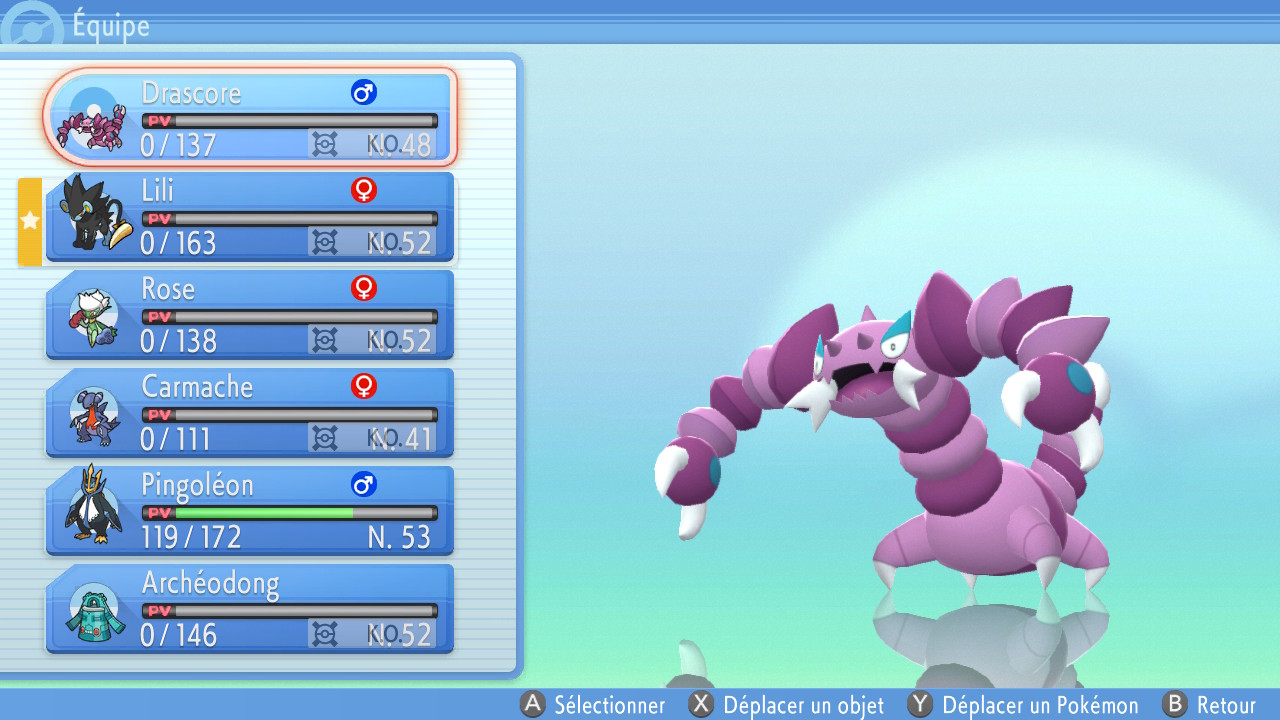The width and height of the screenshot is (1280, 720).
Task: Select the Rose party slot
Action: coord(250,314)
